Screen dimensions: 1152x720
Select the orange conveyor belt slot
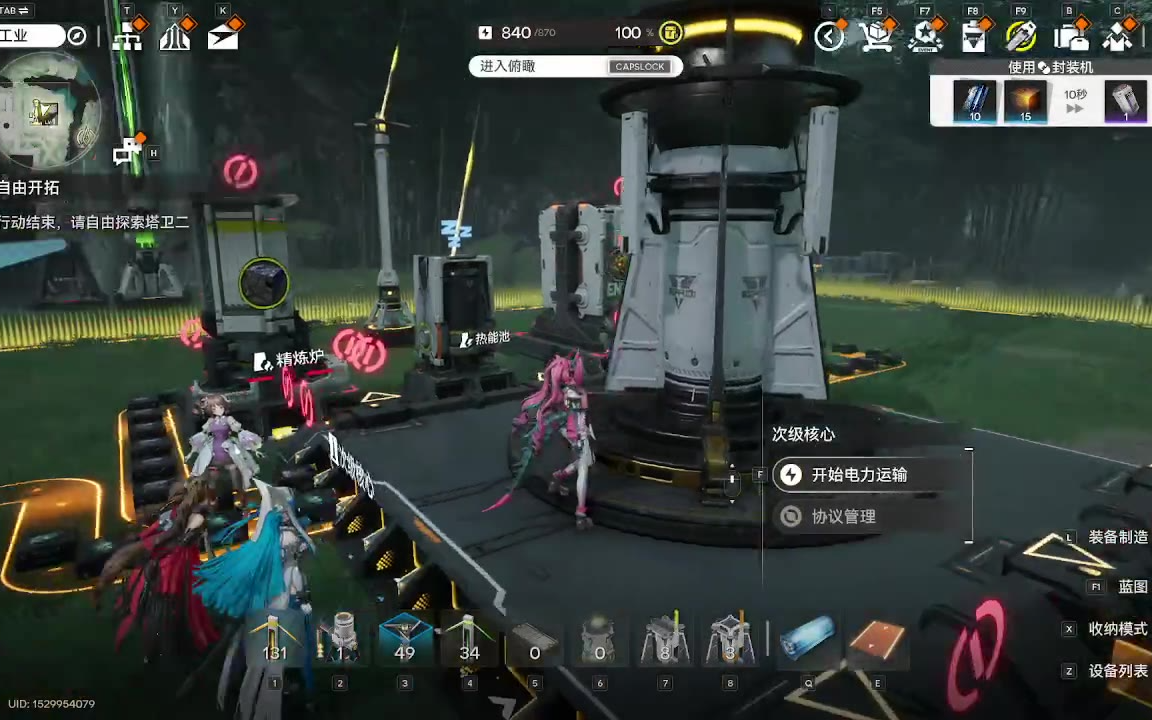point(877,640)
